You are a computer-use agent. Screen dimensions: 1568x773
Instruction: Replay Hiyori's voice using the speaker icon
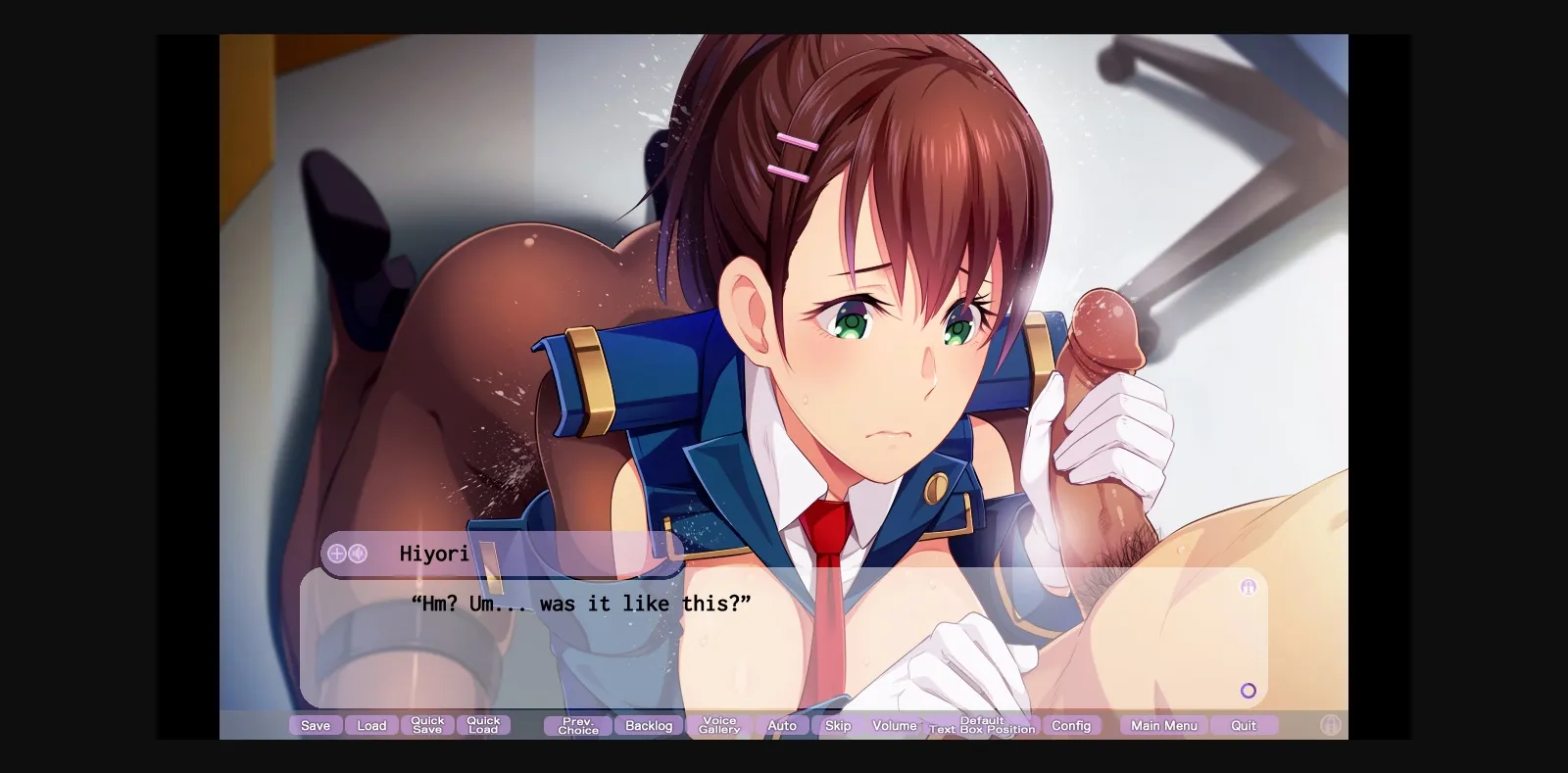tap(359, 554)
